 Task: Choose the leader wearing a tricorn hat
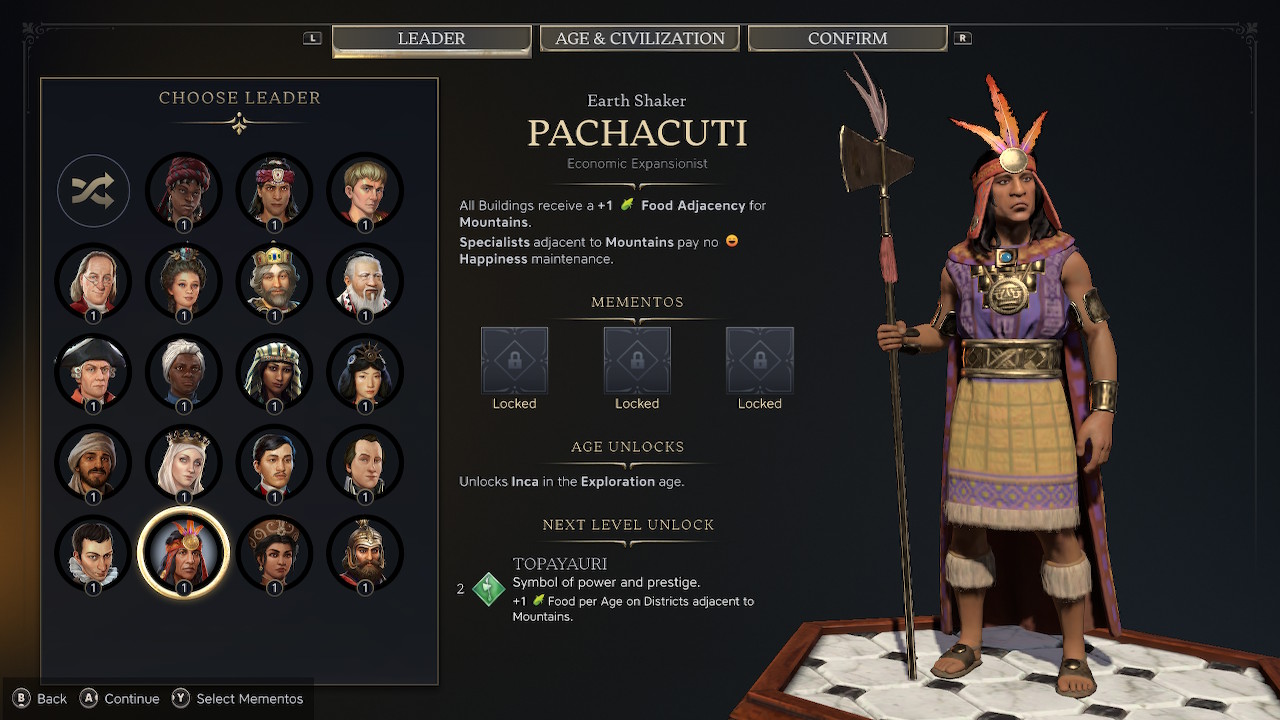click(93, 371)
